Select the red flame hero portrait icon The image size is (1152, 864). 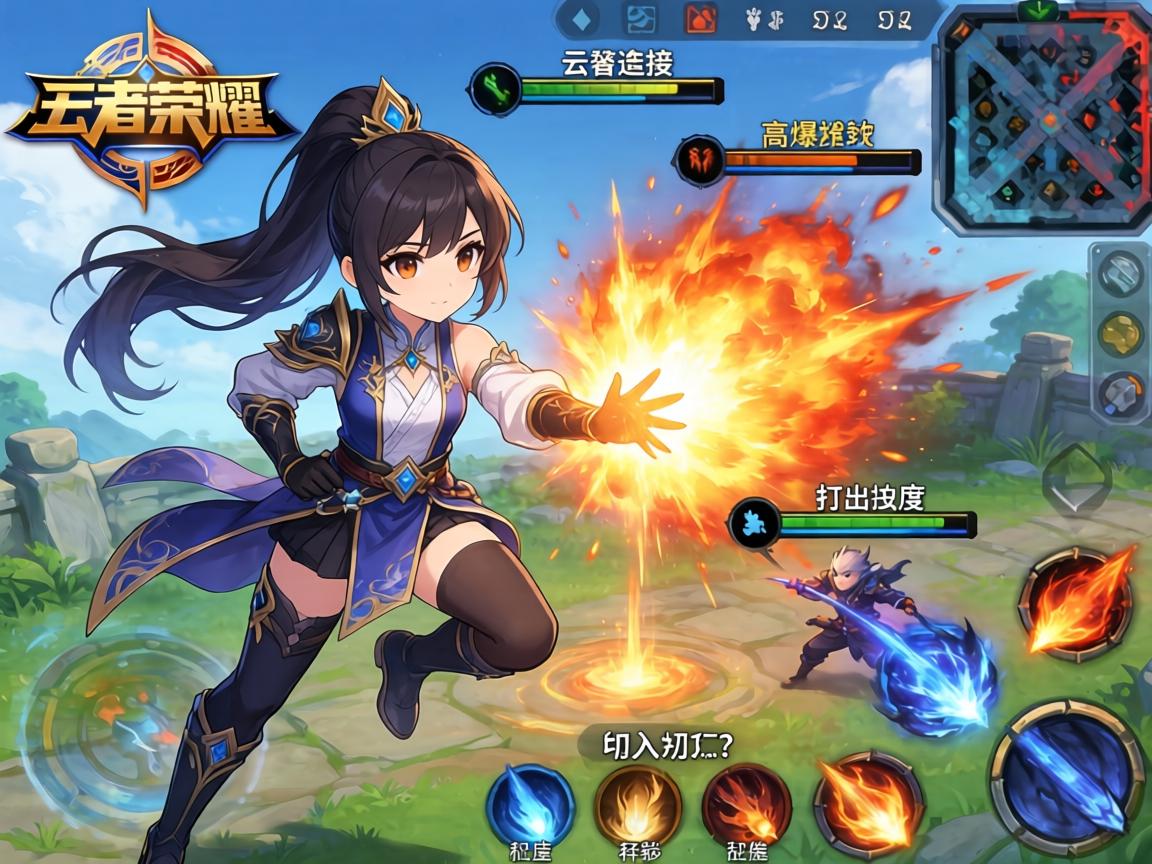(699, 158)
